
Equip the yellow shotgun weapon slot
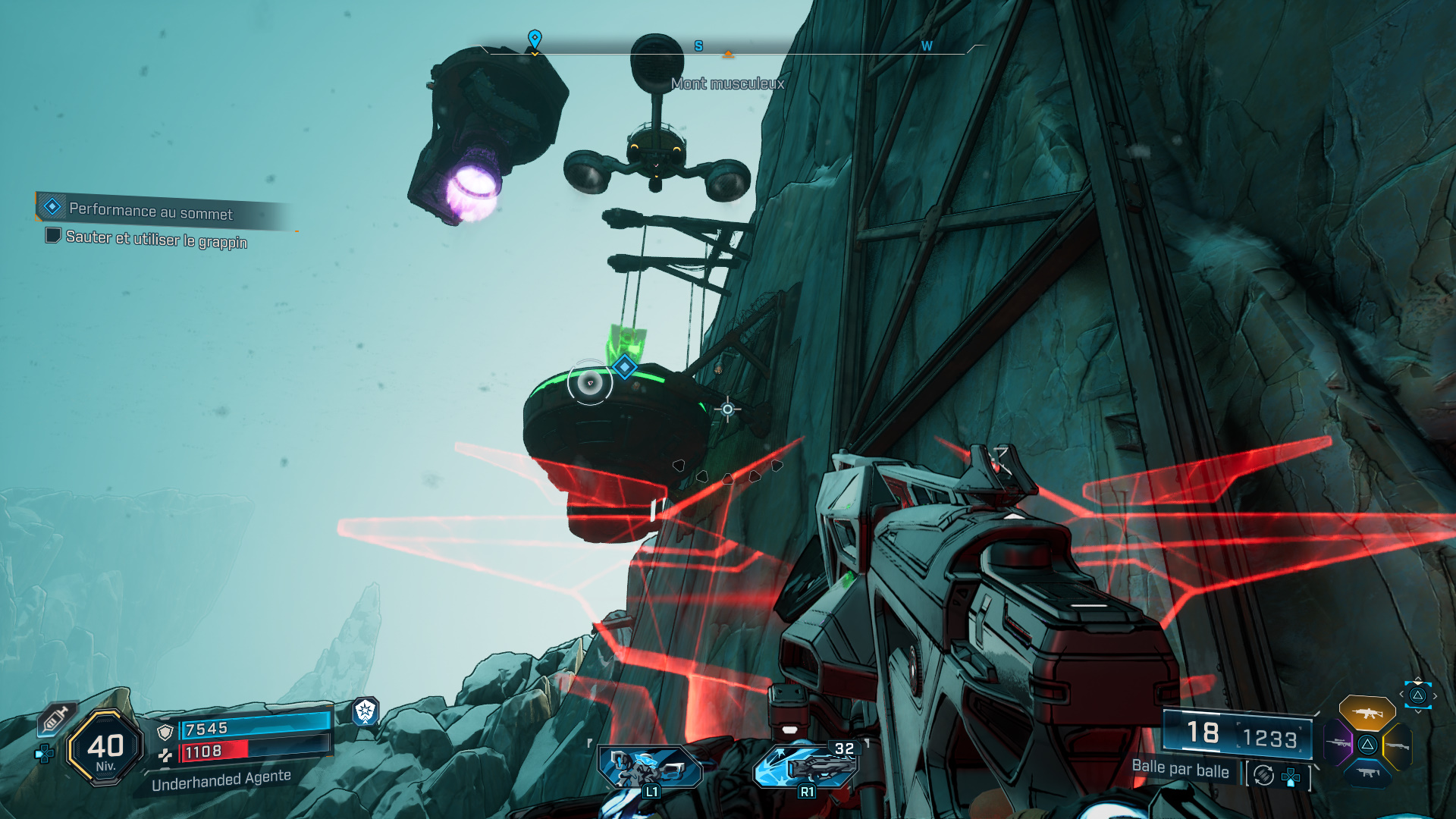click(x=1398, y=745)
